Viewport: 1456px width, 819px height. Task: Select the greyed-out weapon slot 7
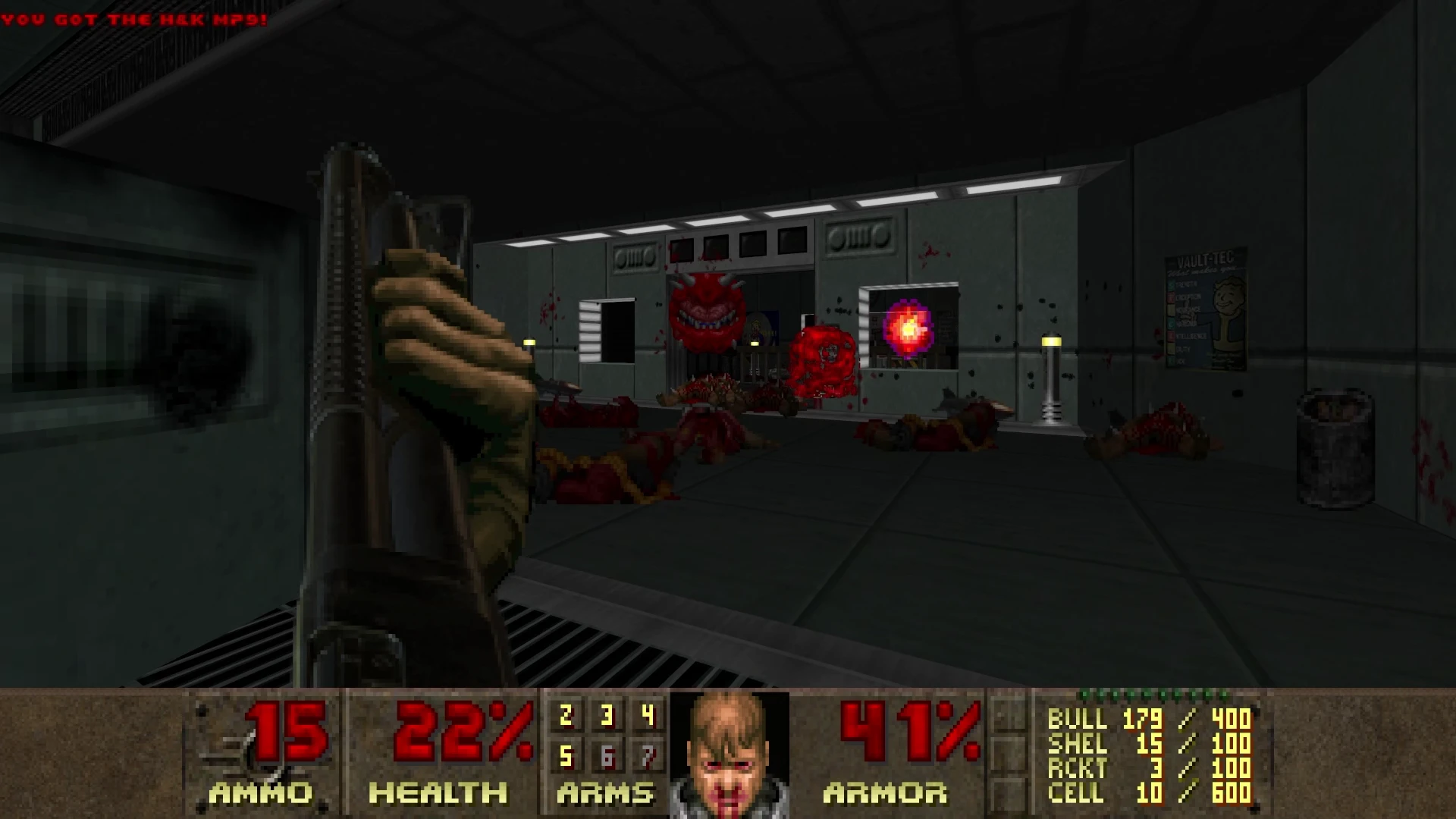click(x=648, y=756)
